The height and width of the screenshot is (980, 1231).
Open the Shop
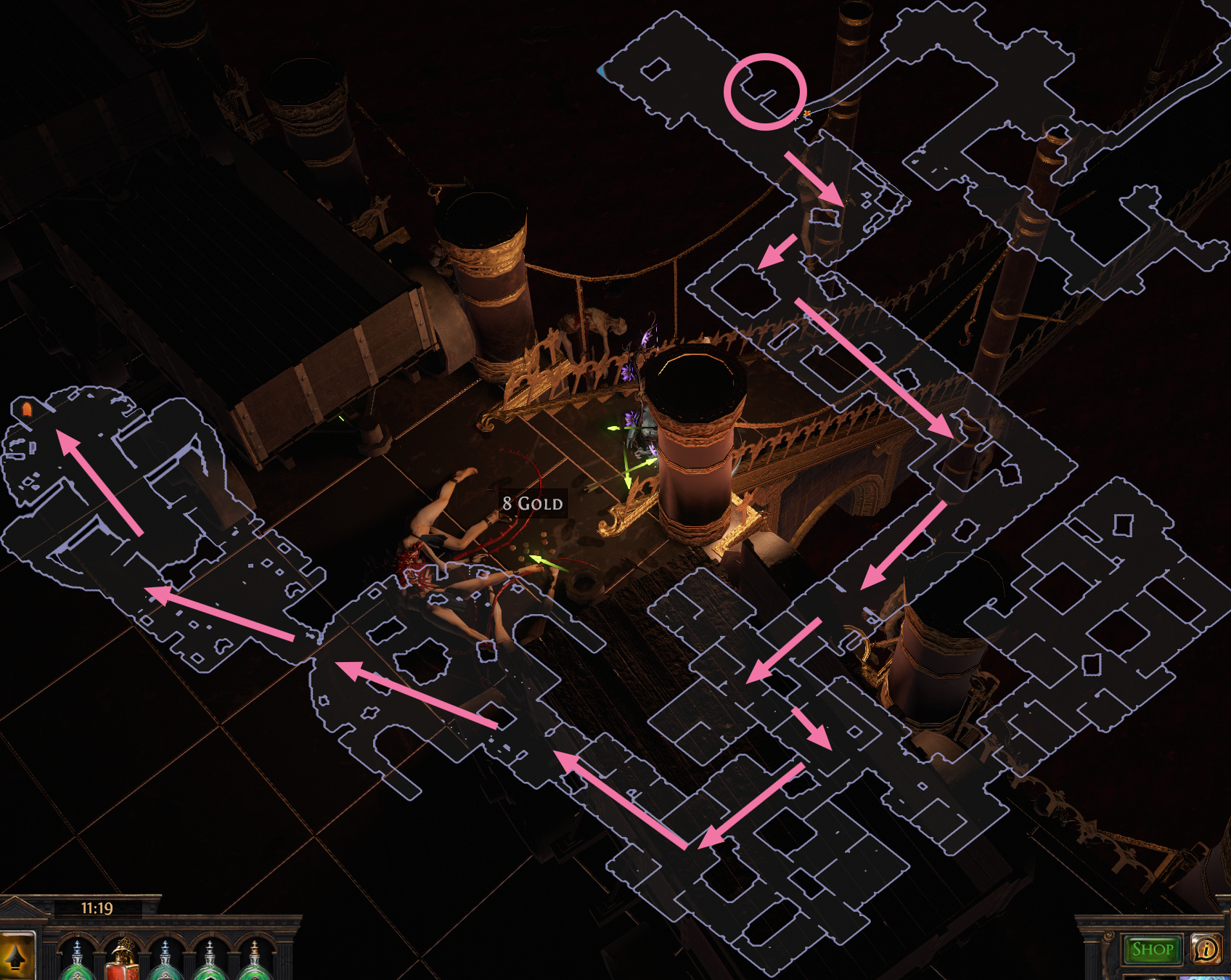click(x=1150, y=949)
